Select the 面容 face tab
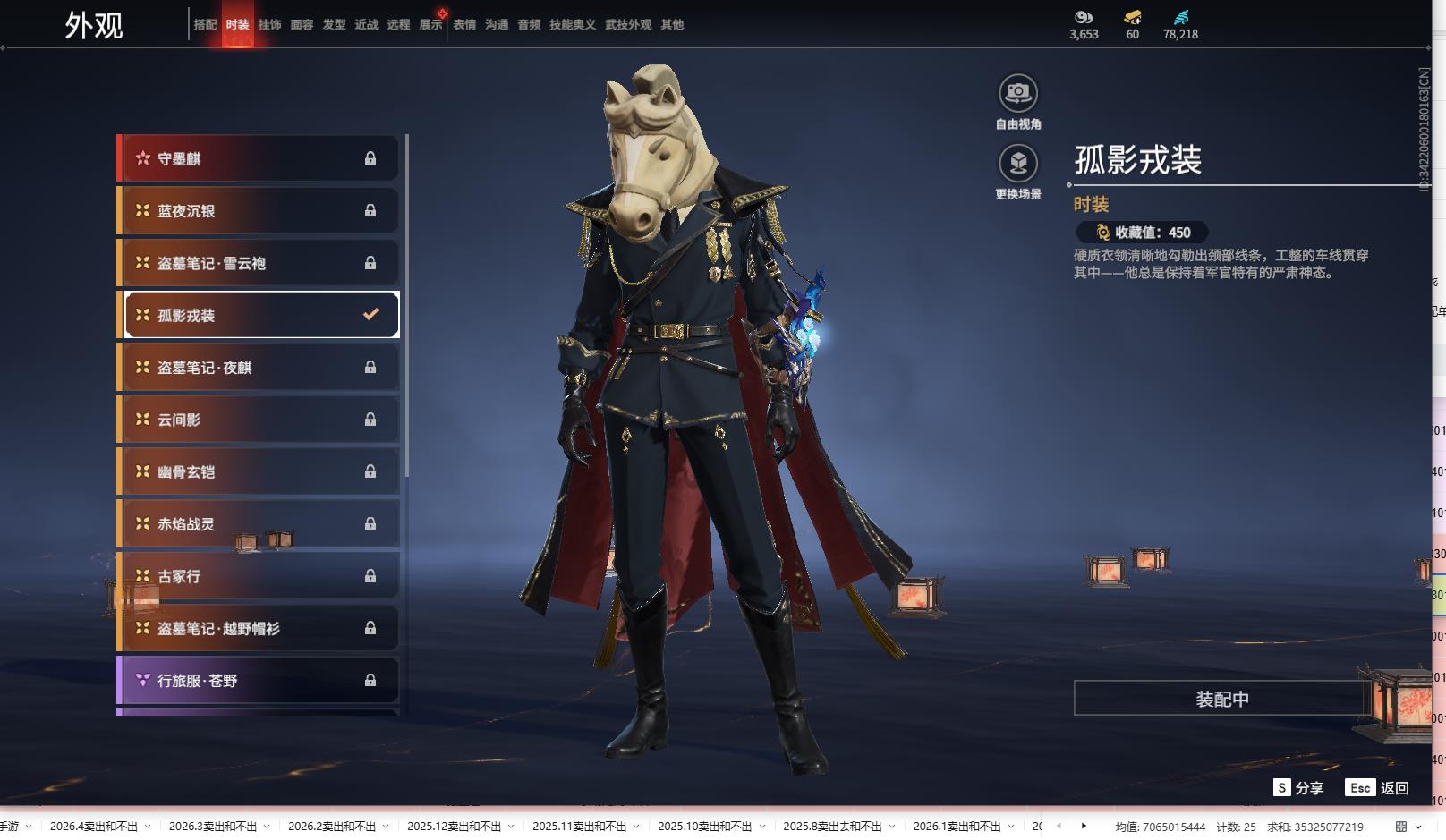The height and width of the screenshot is (840, 1446). point(302,25)
